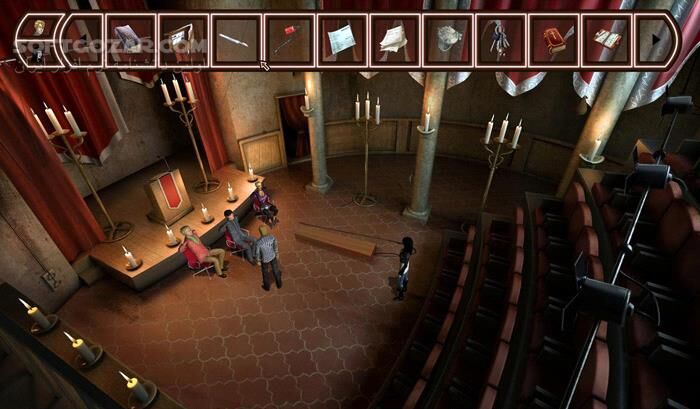The image size is (700, 409).
Task: Choose the bunch of keys
Action: tap(499, 40)
